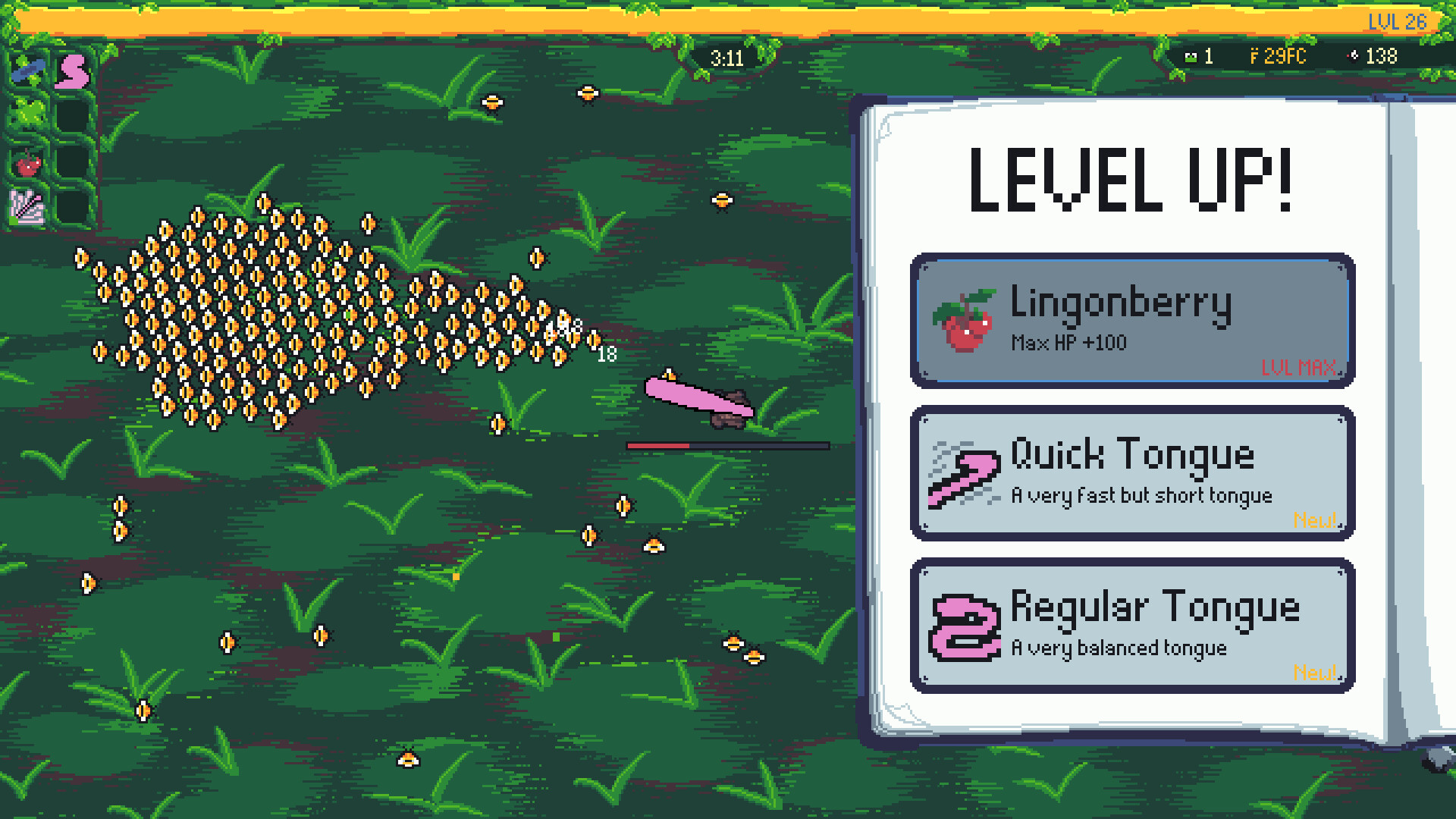1456x819 pixels.
Task: Click the coin icon beside 29FC currency
Action: [1253, 55]
